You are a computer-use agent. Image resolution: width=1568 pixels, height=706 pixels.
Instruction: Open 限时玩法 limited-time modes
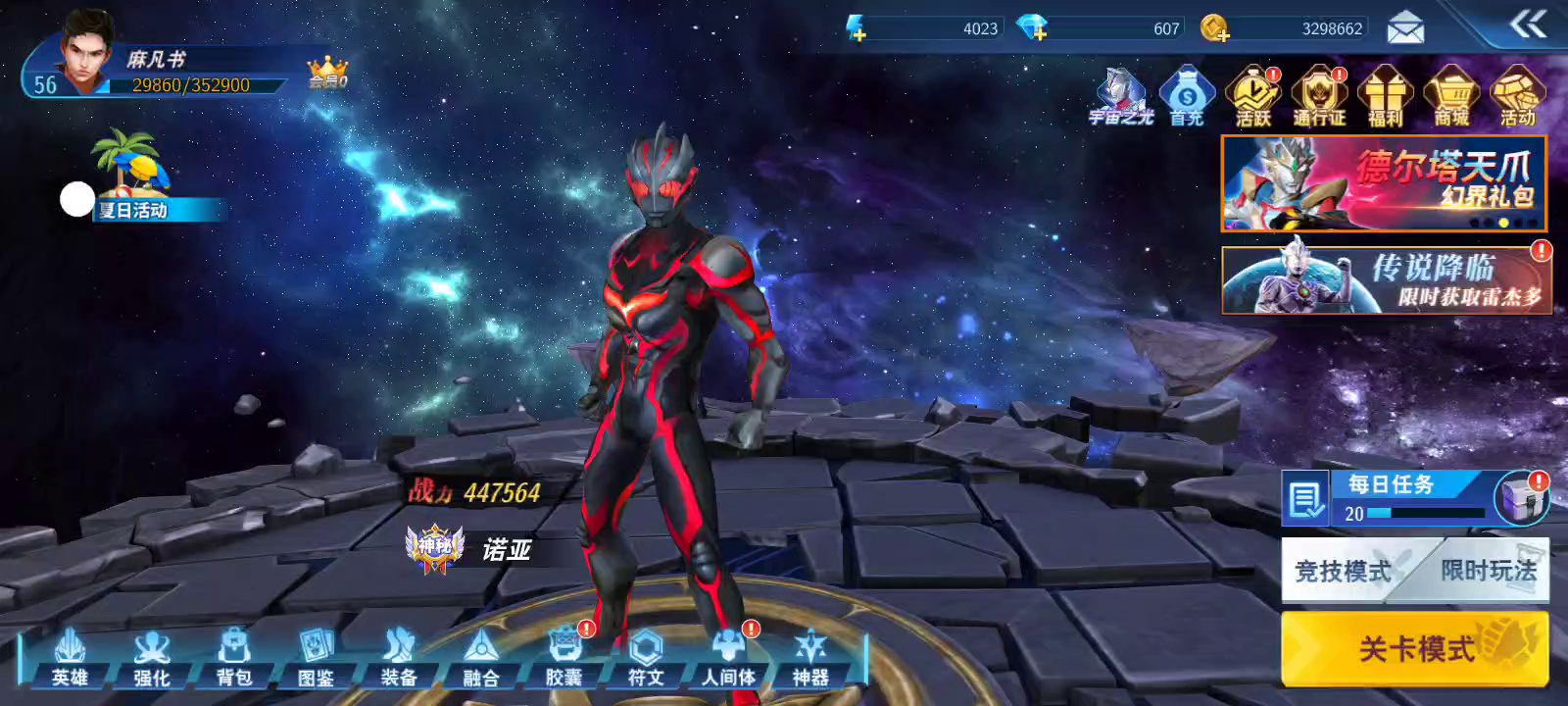[x=1489, y=570]
